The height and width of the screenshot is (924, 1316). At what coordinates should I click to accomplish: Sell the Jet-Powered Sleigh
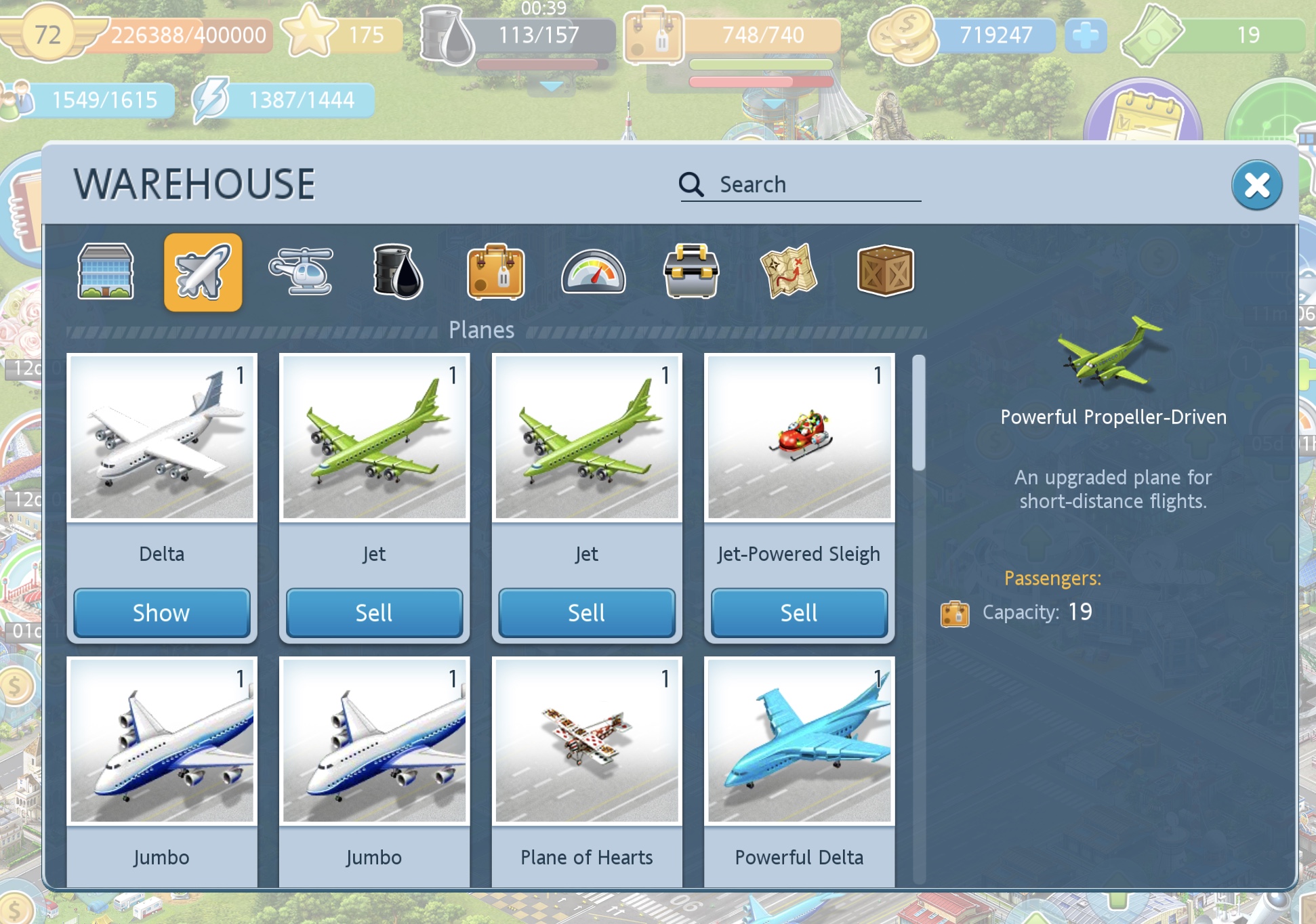[799, 613]
